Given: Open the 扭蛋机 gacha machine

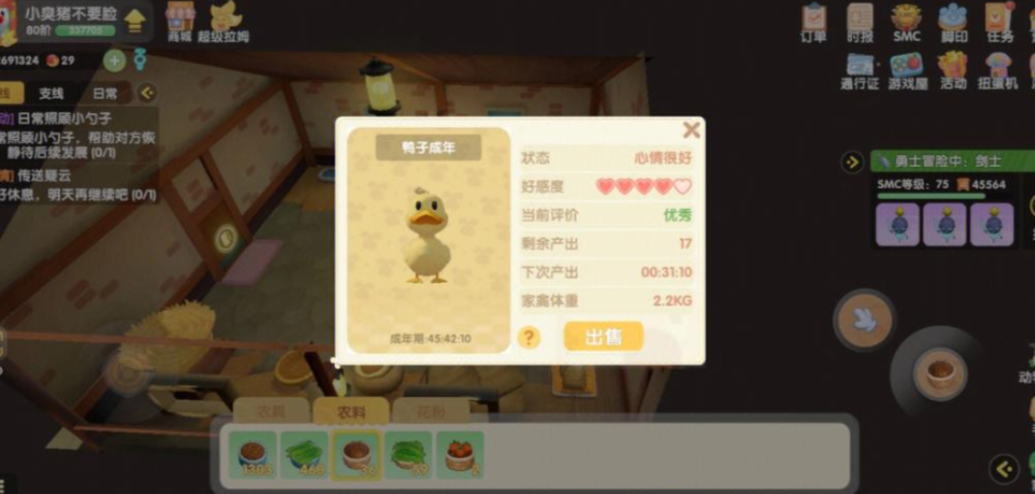Looking at the screenshot, I should [x=999, y=70].
